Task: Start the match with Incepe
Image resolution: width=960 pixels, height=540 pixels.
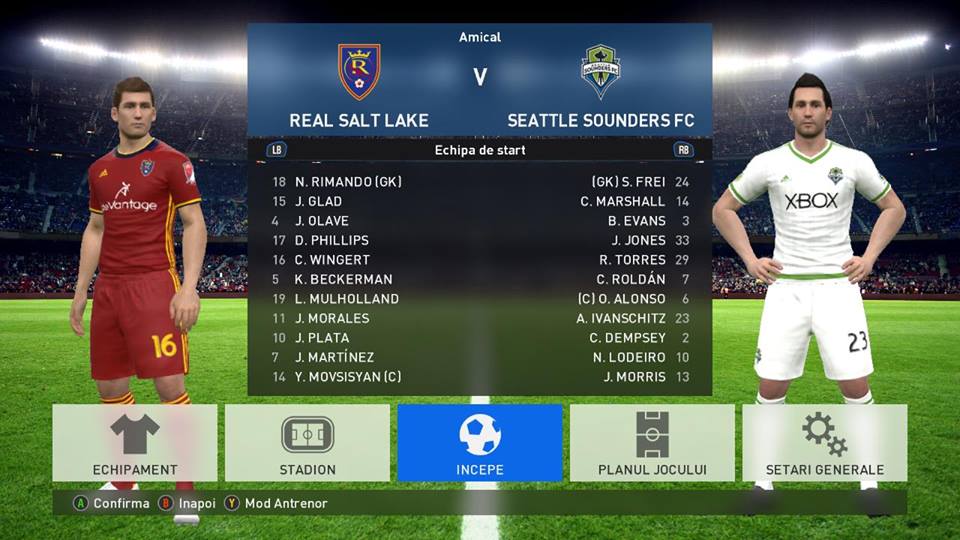Action: click(x=480, y=443)
